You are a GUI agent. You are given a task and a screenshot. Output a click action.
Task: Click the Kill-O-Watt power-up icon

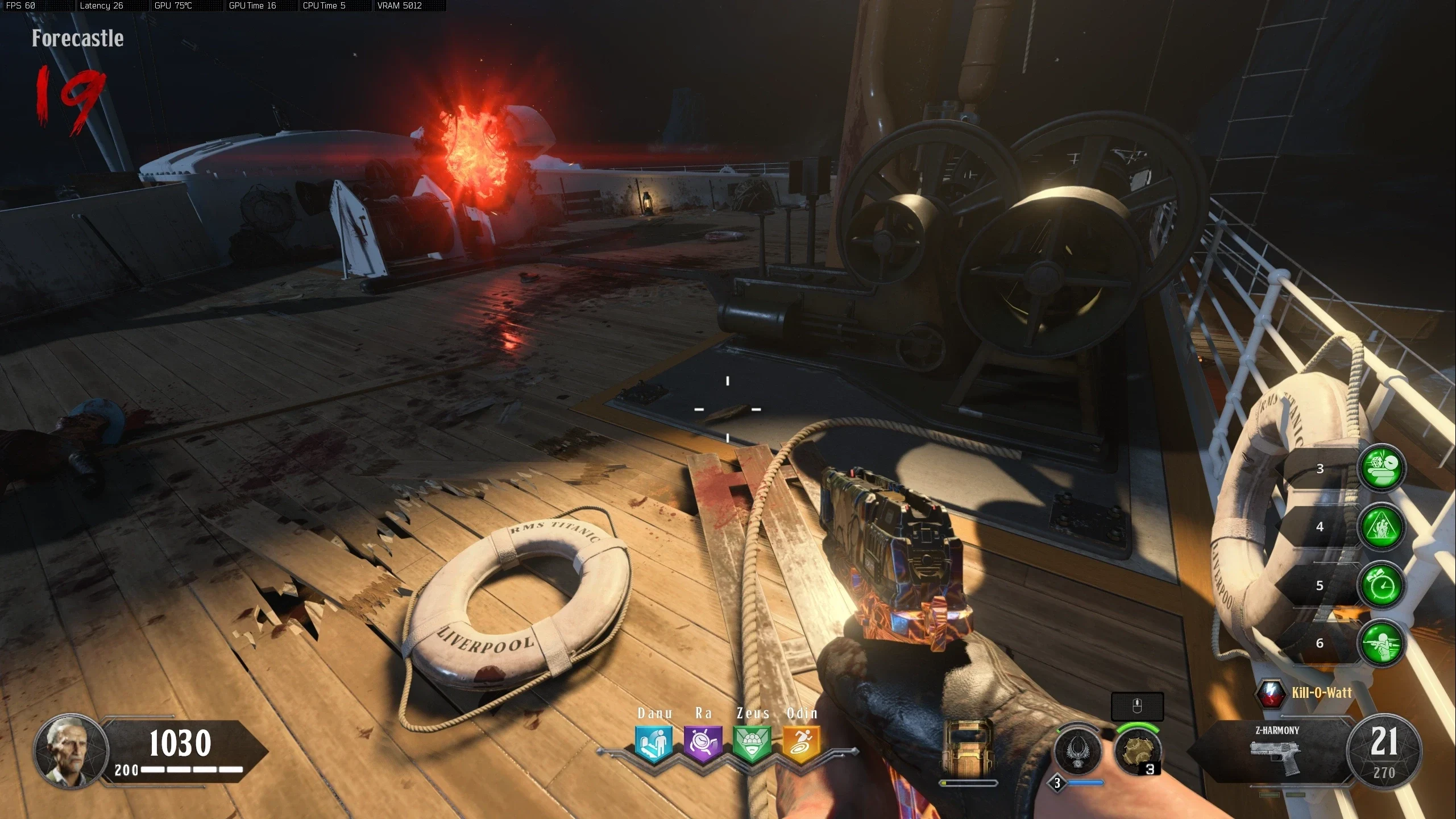coord(1271,693)
